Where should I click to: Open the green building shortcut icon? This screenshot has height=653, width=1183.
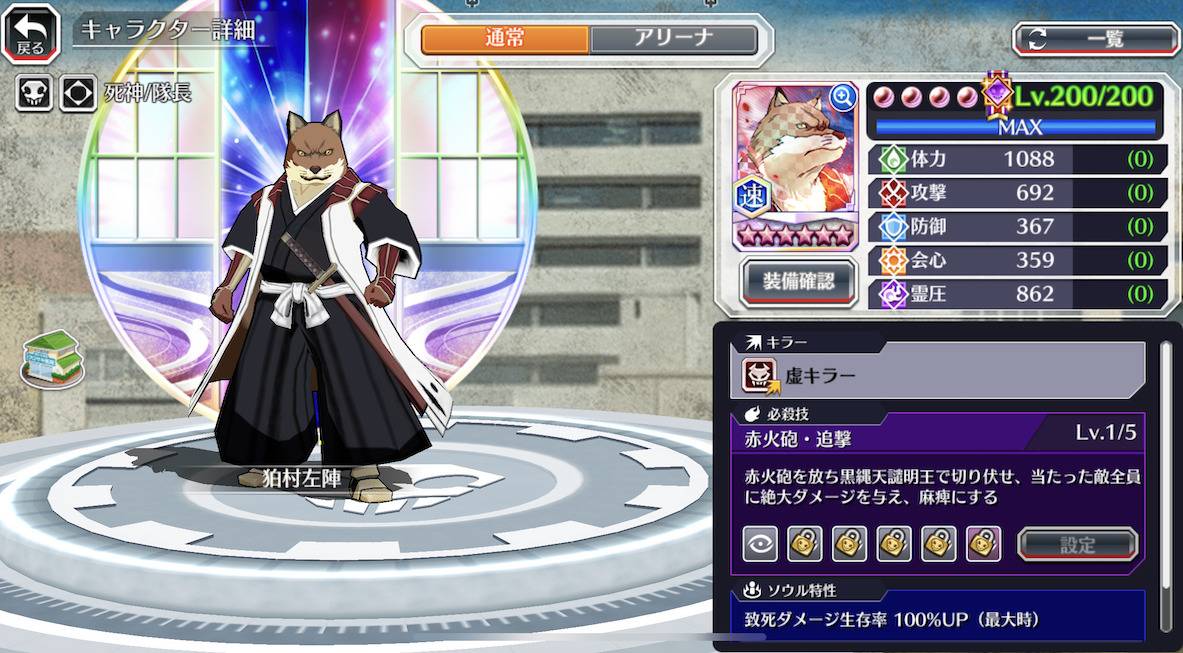[51, 358]
